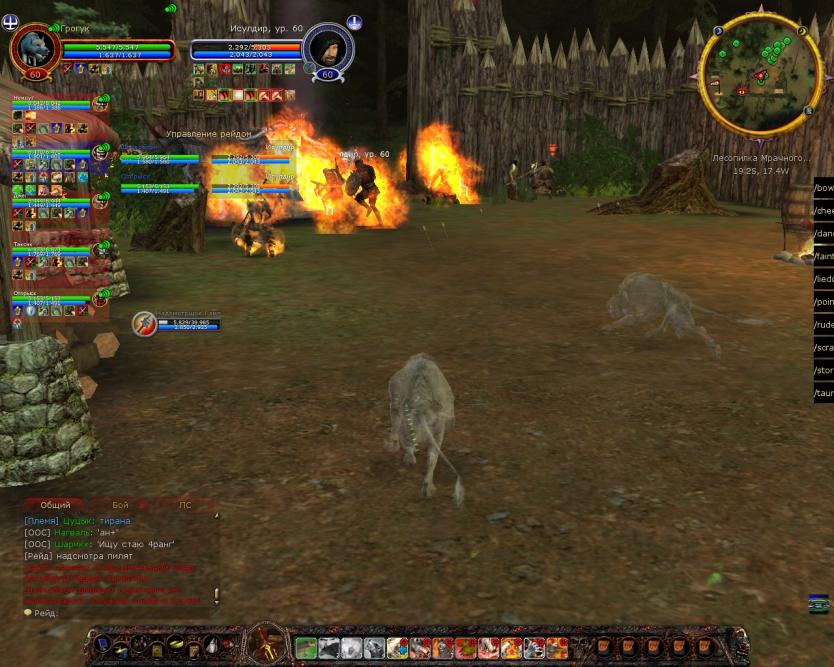Click the circular minimap
834x667 pixels.
point(760,75)
